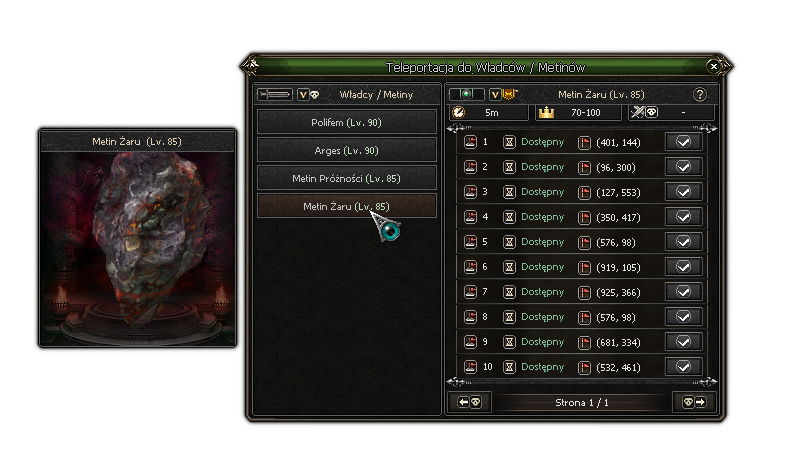Image resolution: width=800 pixels, height=457 pixels.
Task: Go to the previous page of locations
Action: coord(470,402)
